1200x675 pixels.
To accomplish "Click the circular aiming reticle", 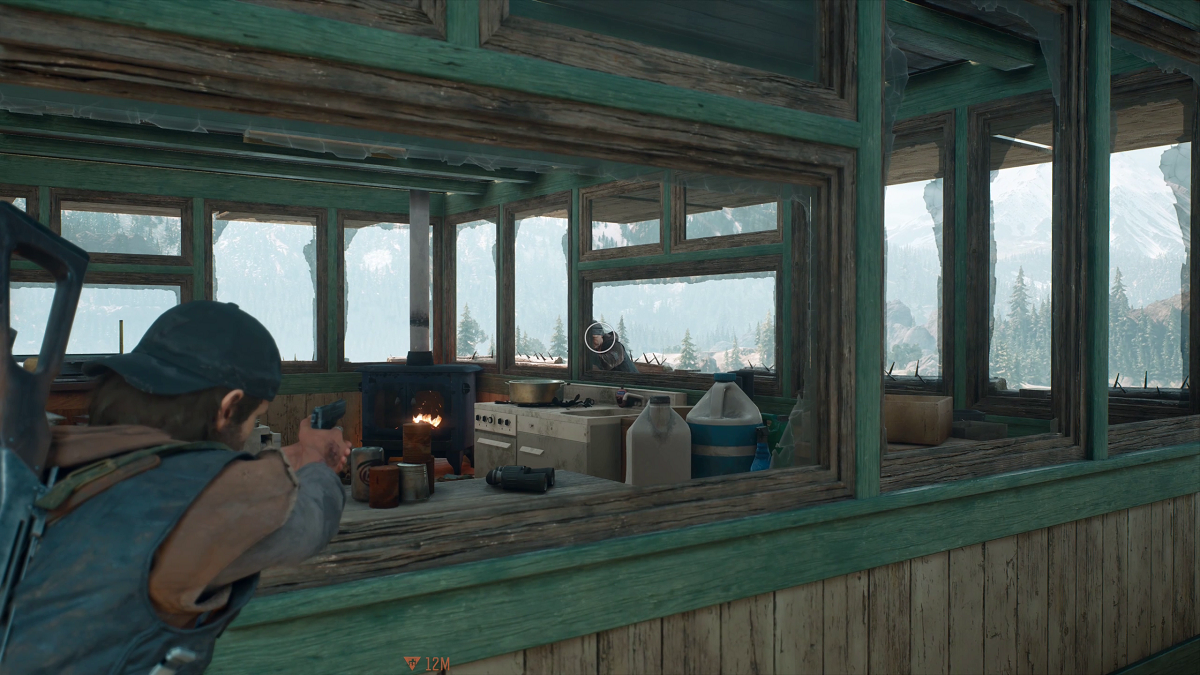I will pyautogui.click(x=600, y=337).
